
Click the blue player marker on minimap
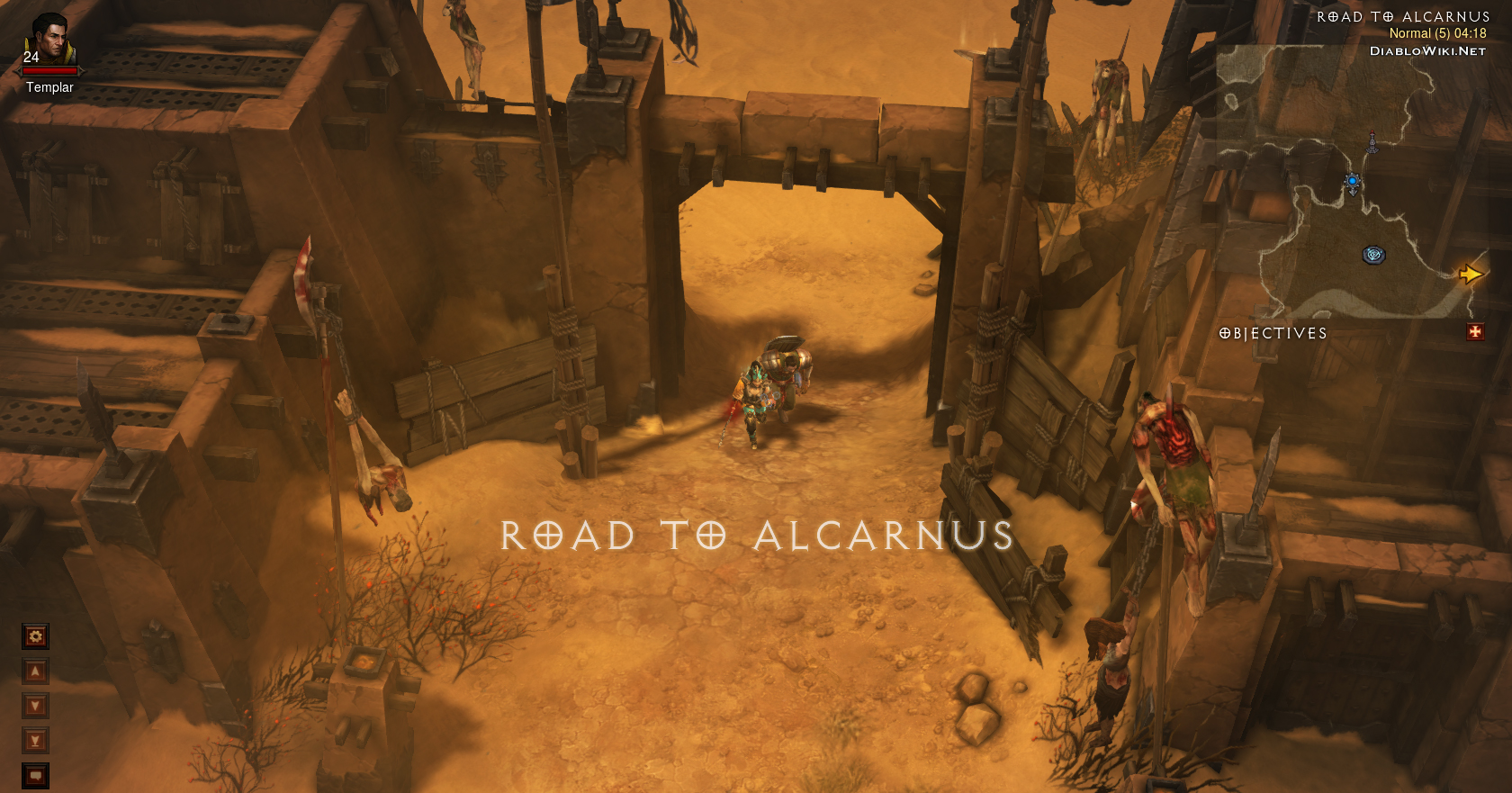click(x=1352, y=183)
